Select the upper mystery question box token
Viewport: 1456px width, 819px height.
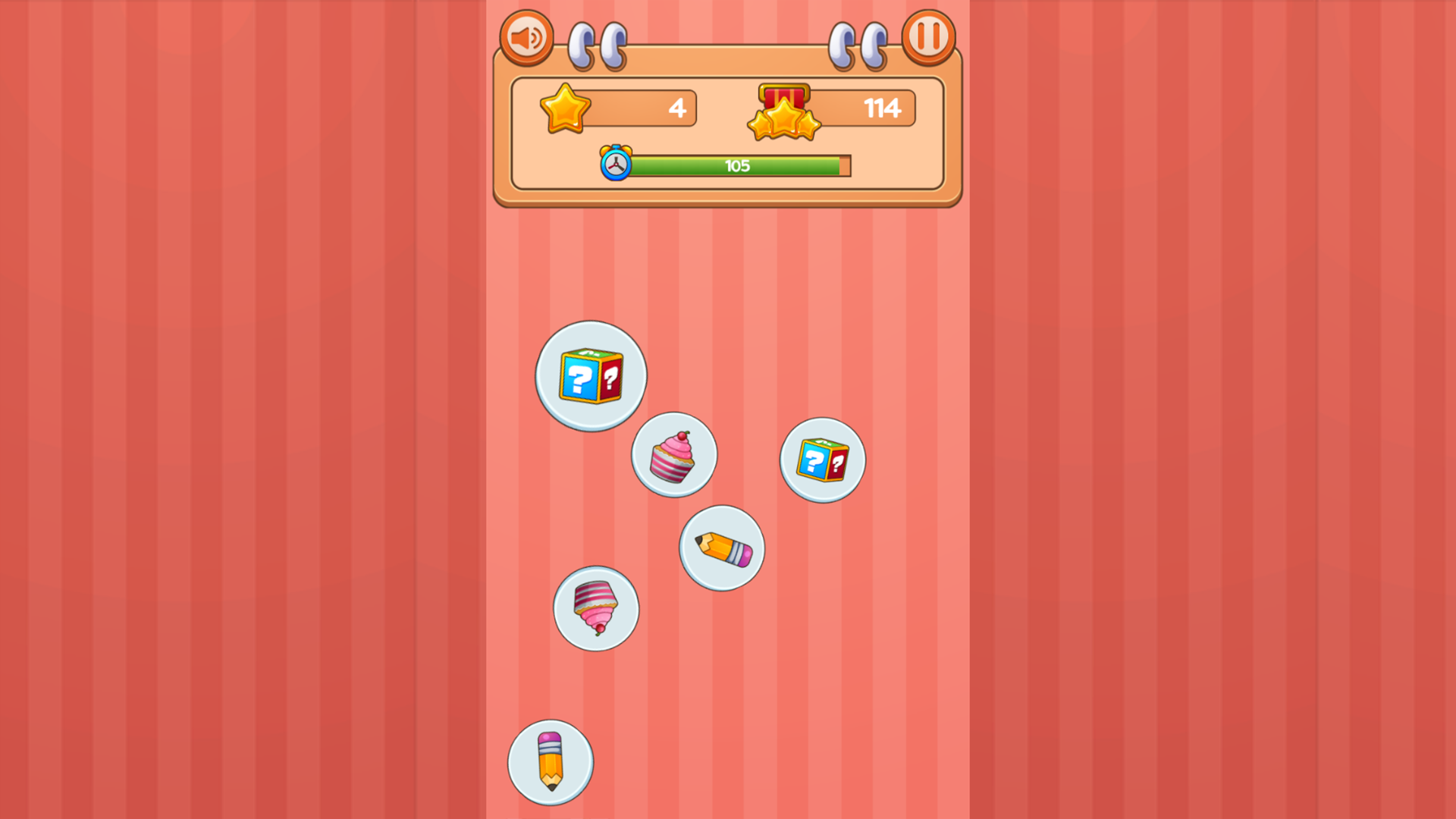[x=591, y=377]
